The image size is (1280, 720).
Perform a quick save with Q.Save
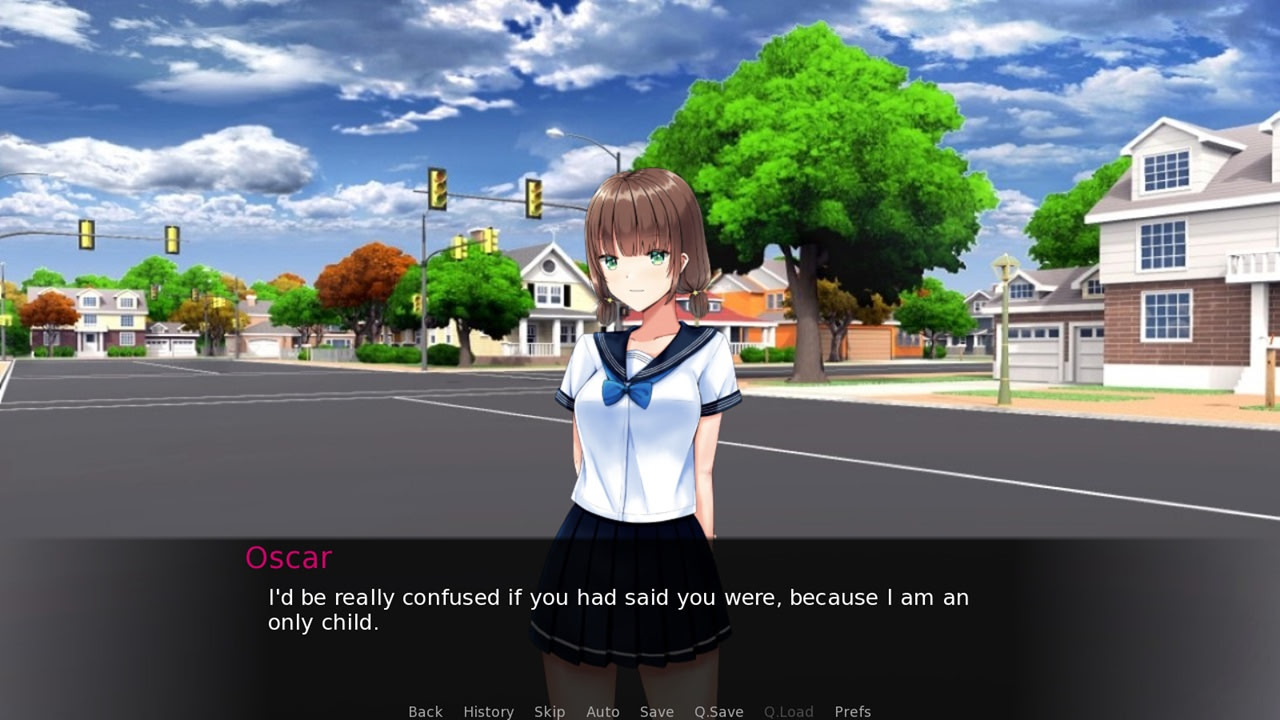(x=718, y=711)
